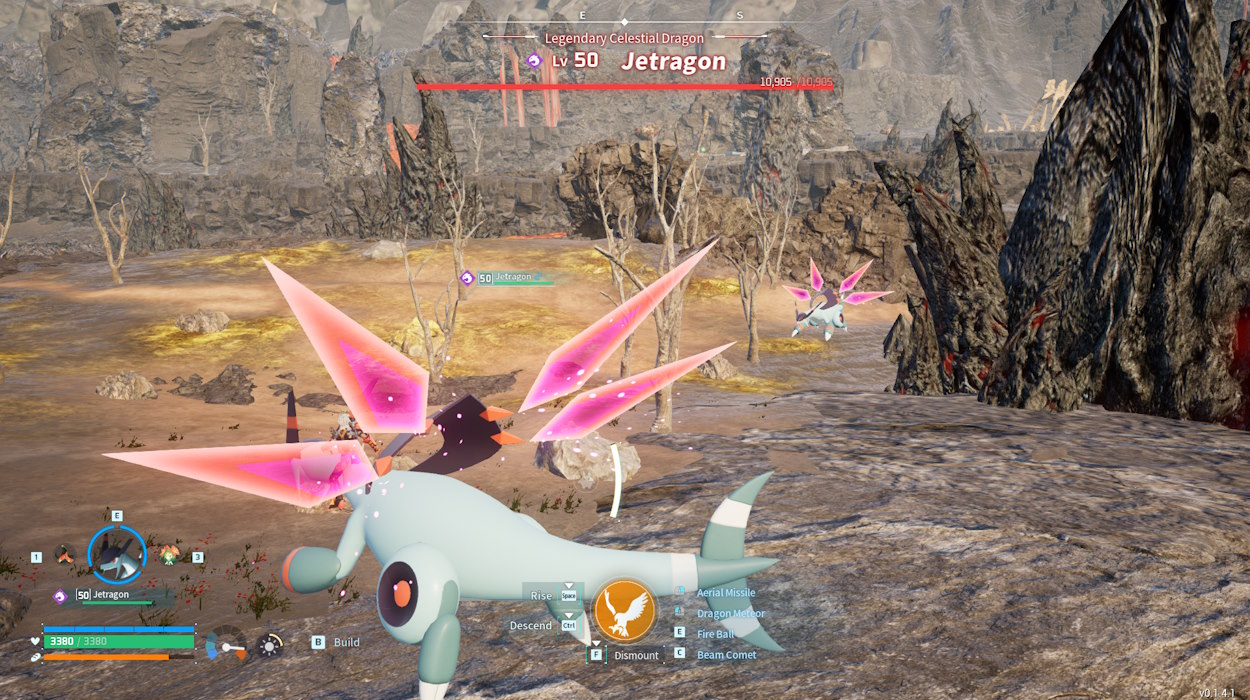Click the sun time-of-day indicator
The height and width of the screenshot is (700, 1250).
coord(269,645)
